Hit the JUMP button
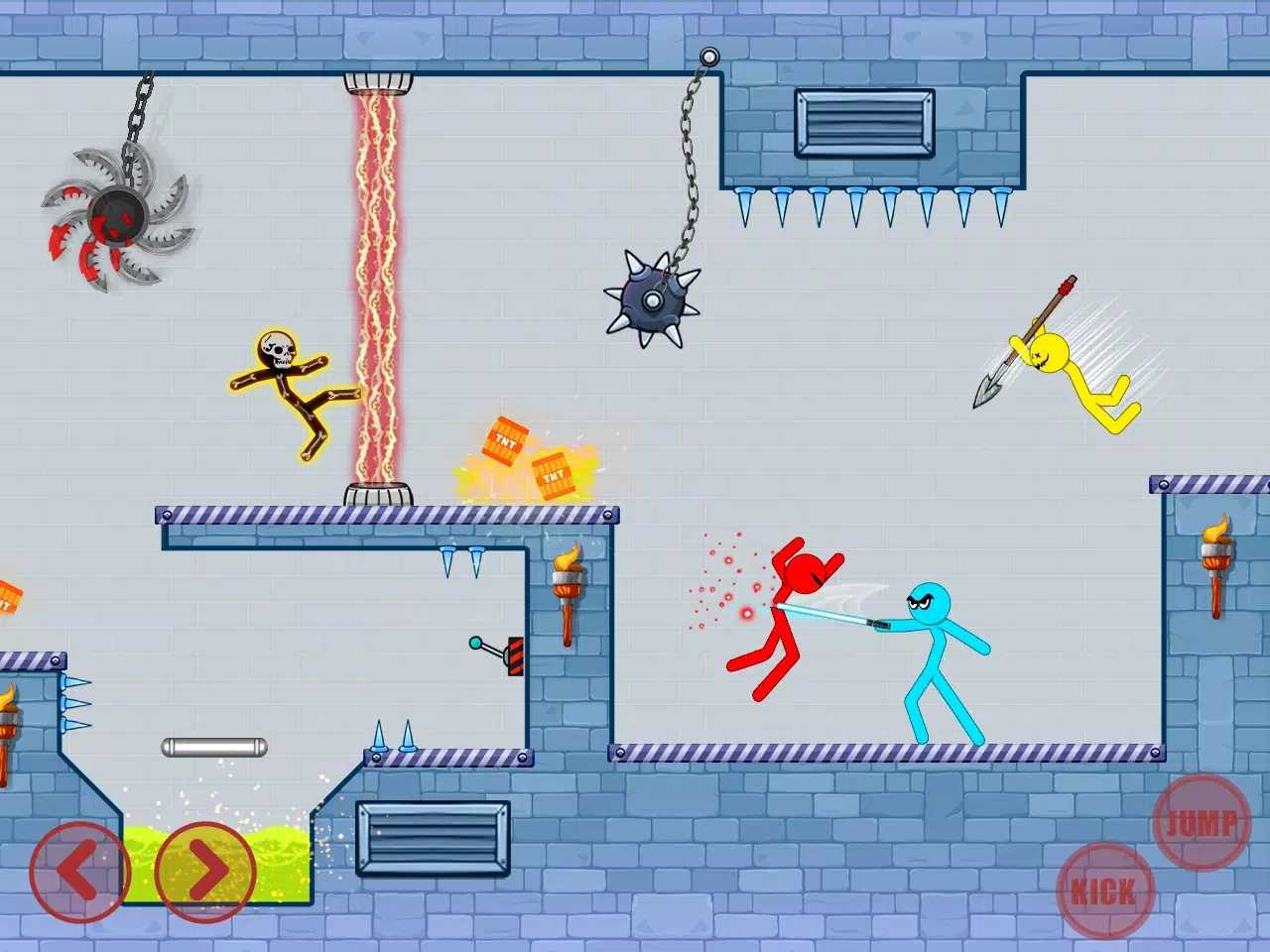This screenshot has width=1270, height=952. 1202,822
